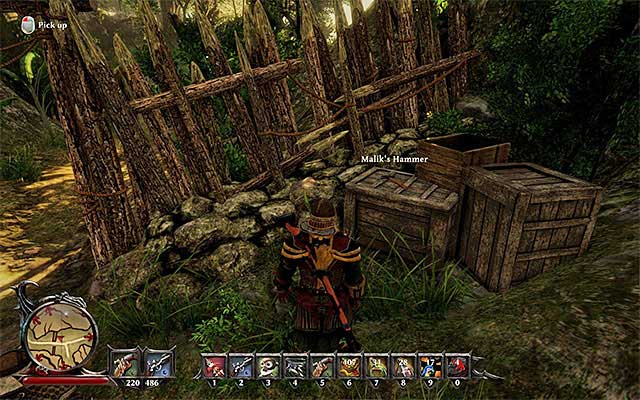Screen dimensions: 640x400
Task: Use the green item in slot 7
Action: pos(376,366)
